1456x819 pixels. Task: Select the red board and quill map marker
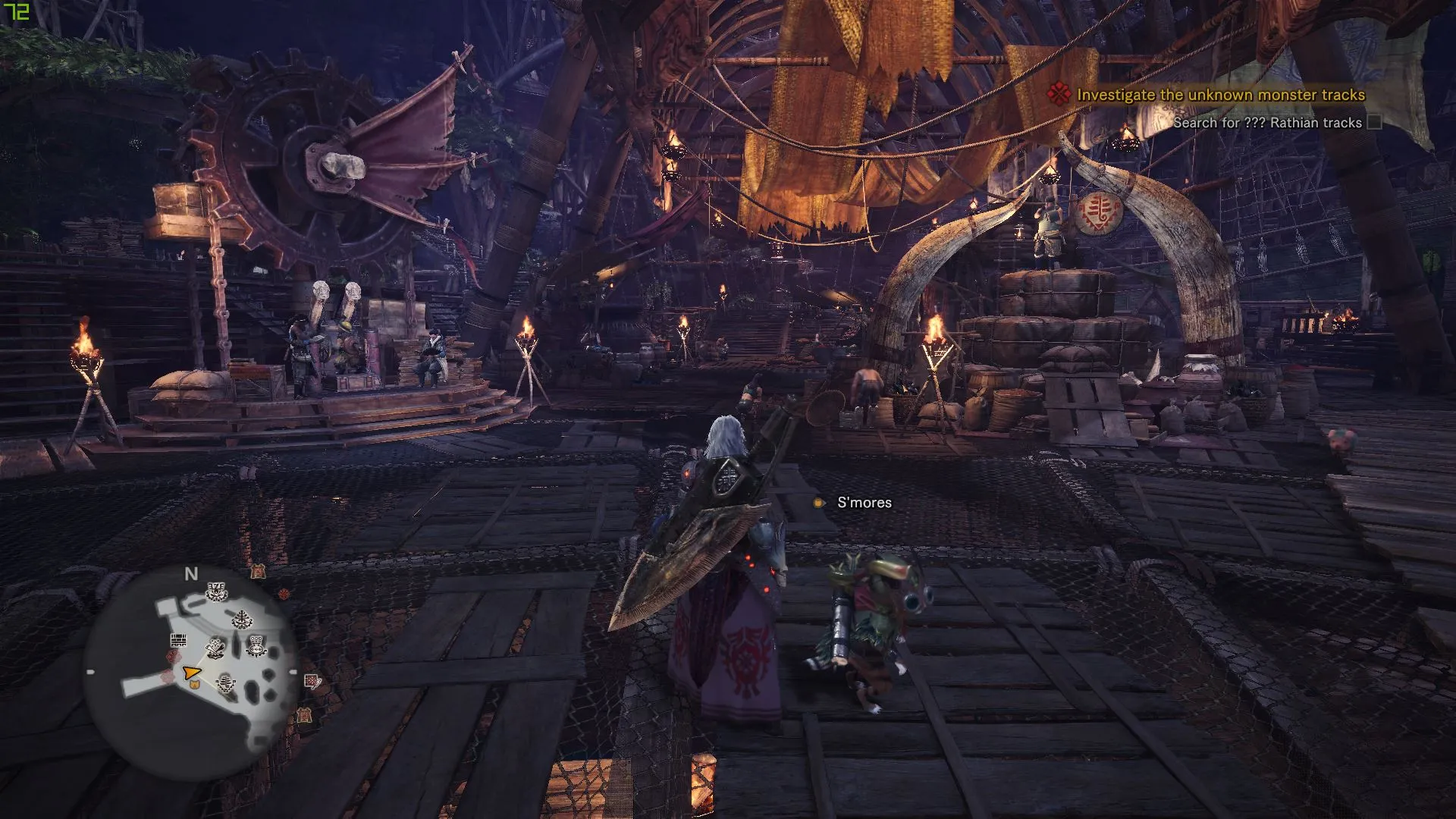[312, 681]
